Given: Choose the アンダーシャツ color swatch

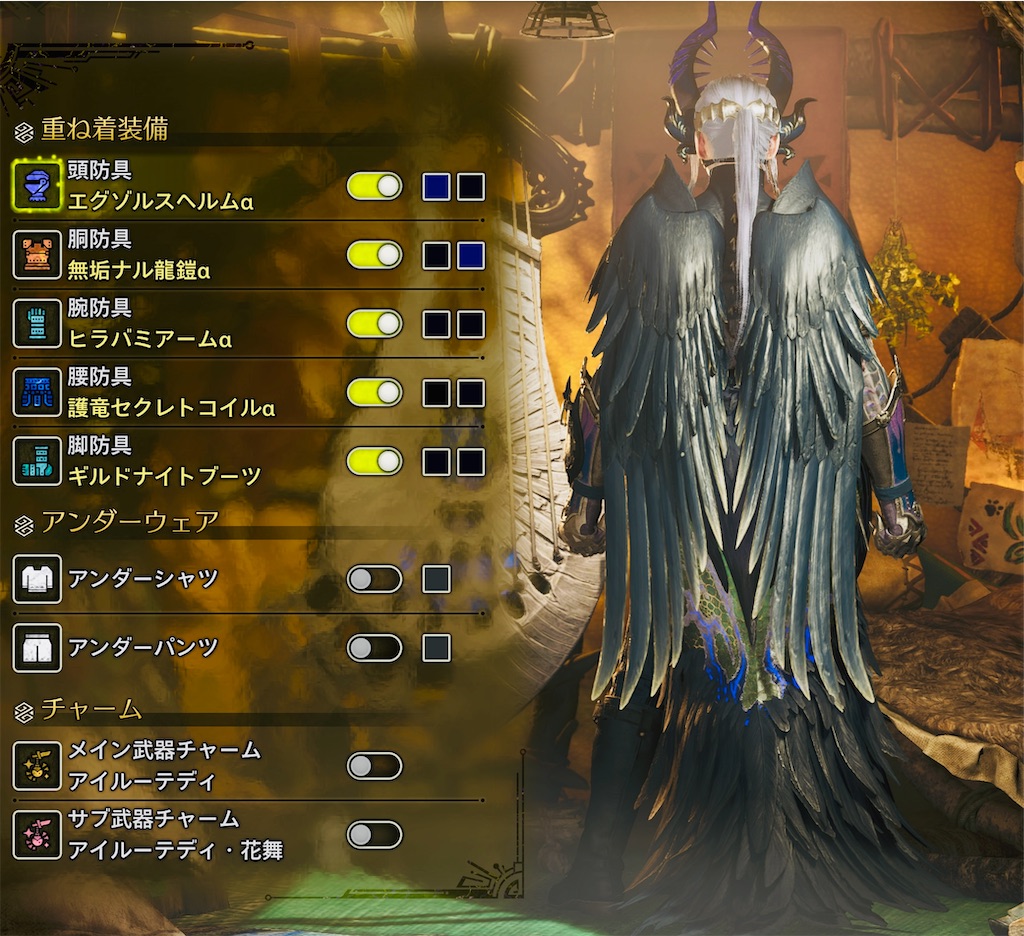Looking at the screenshot, I should [x=436, y=579].
